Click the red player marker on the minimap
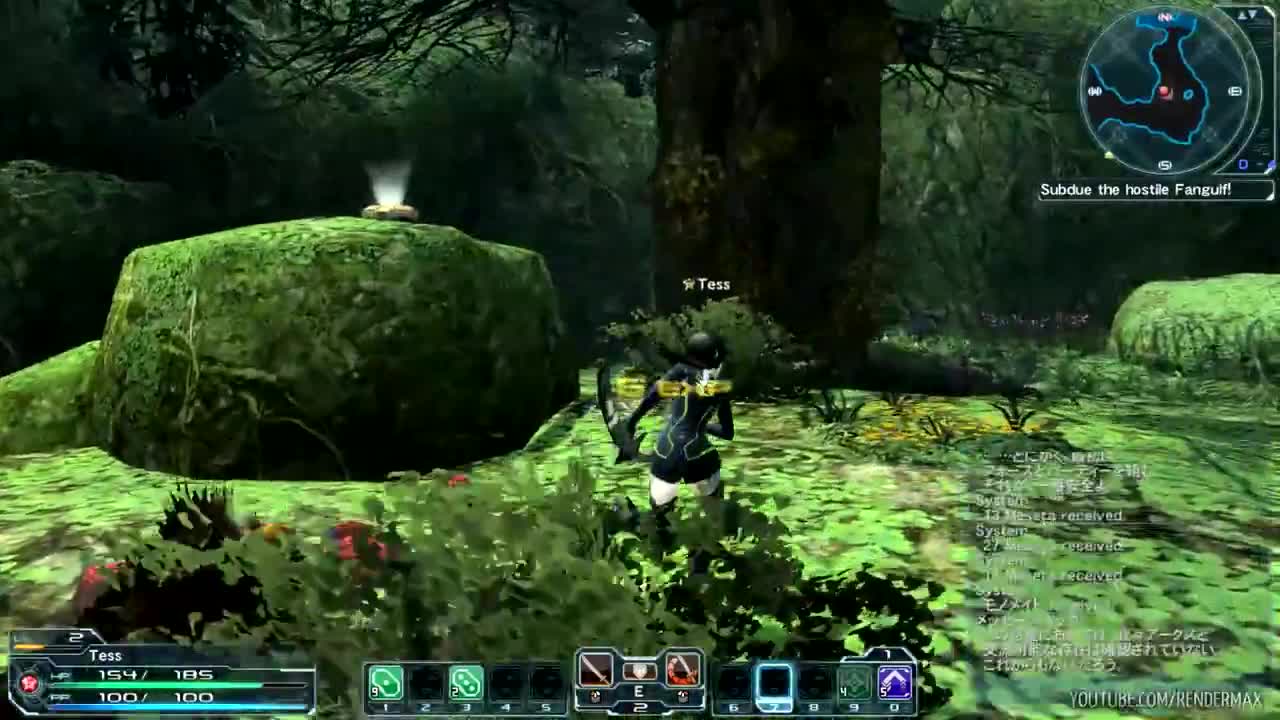This screenshot has width=1280, height=720. pos(1163,92)
